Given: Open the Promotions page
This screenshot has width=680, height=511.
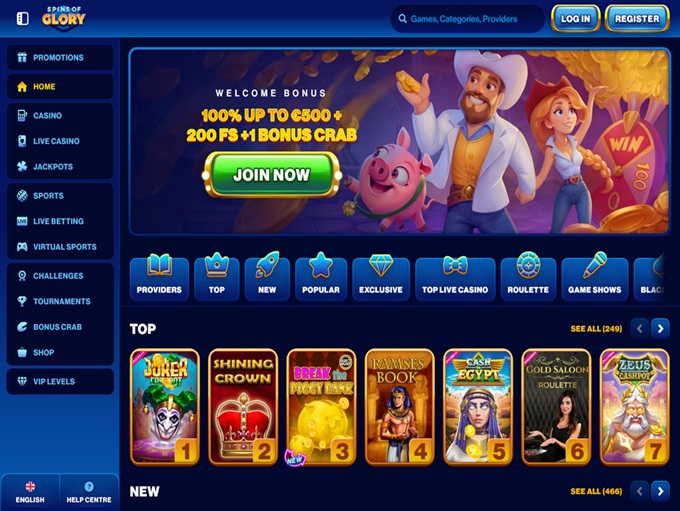Looking at the screenshot, I should [60, 58].
